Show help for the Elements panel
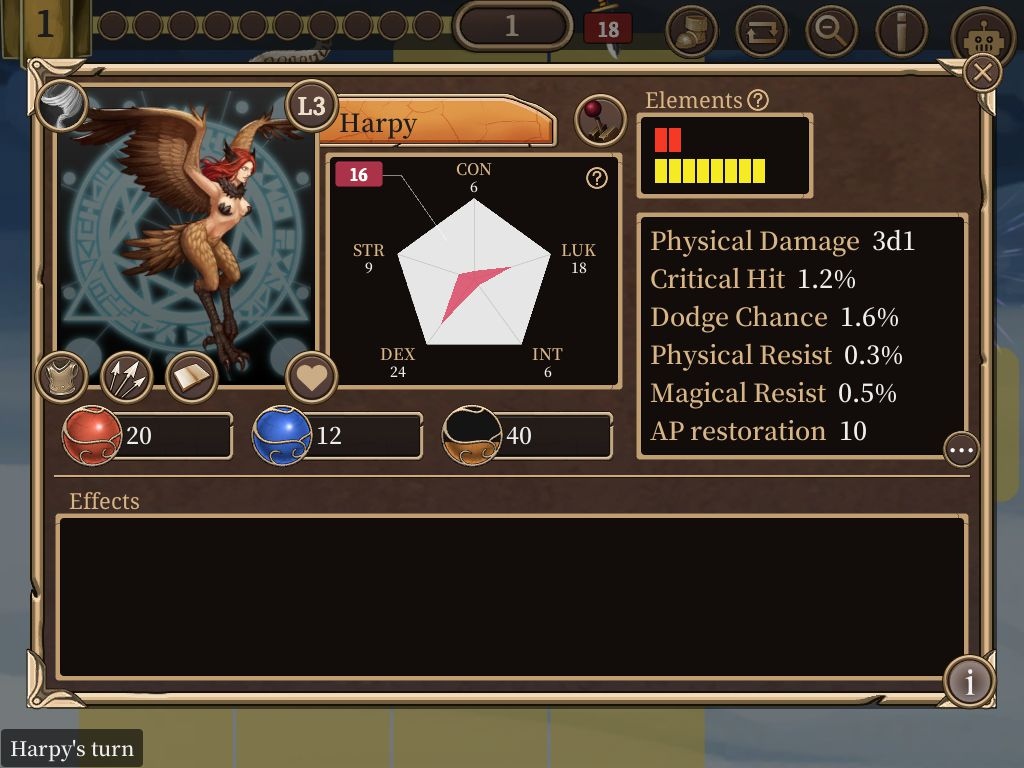This screenshot has height=768, width=1024. coord(758,100)
